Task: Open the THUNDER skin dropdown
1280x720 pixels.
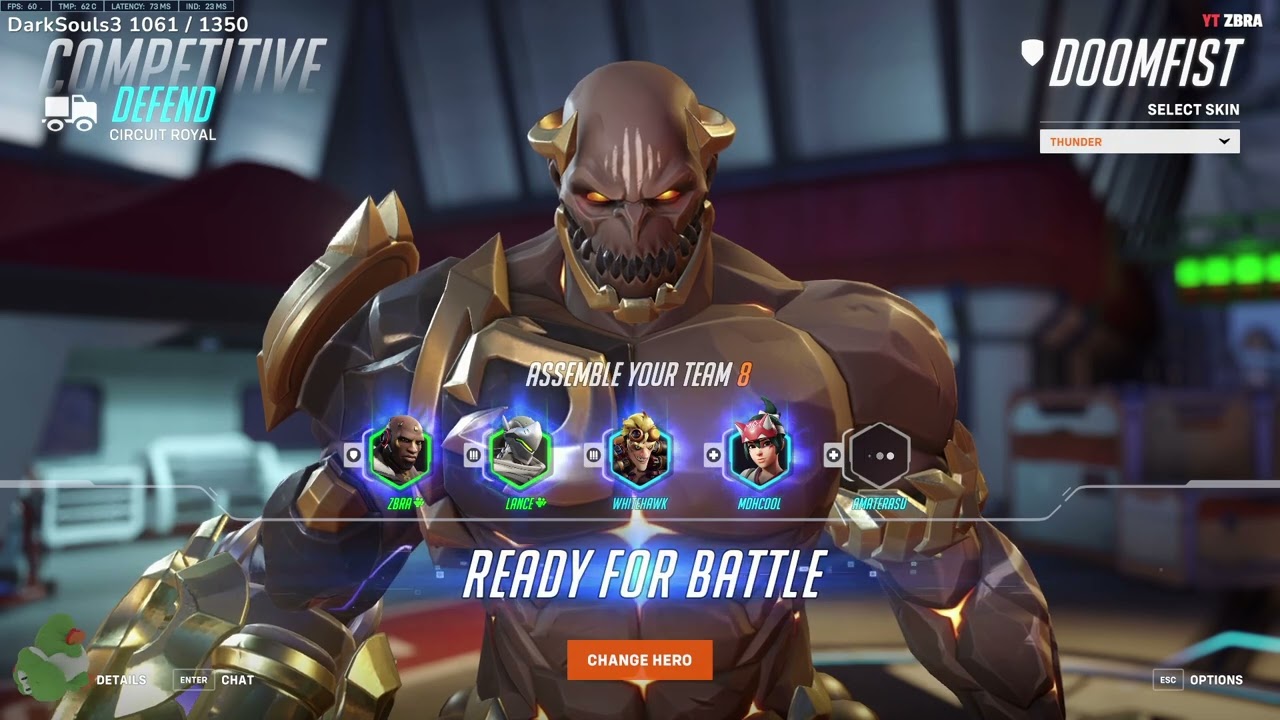Action: [1140, 141]
